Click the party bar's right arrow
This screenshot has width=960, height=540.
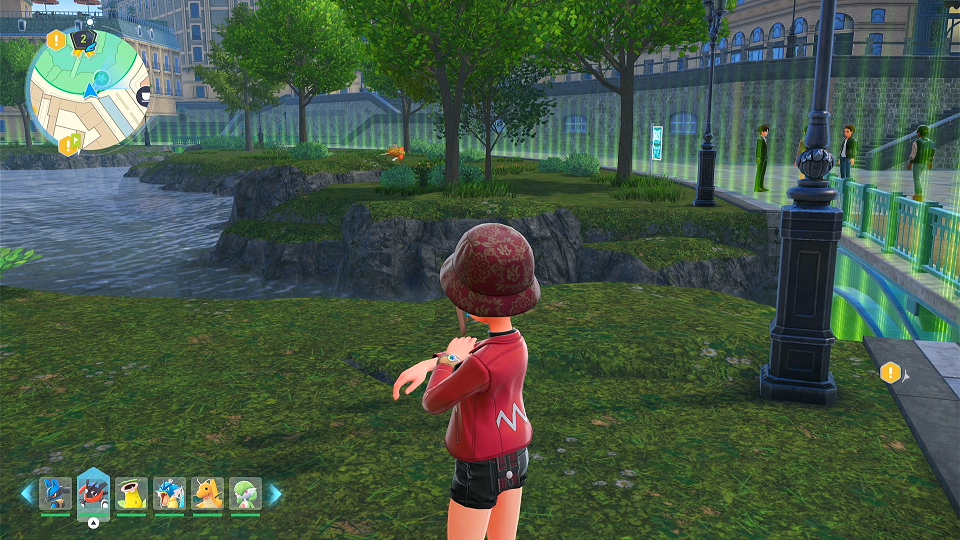[274, 493]
